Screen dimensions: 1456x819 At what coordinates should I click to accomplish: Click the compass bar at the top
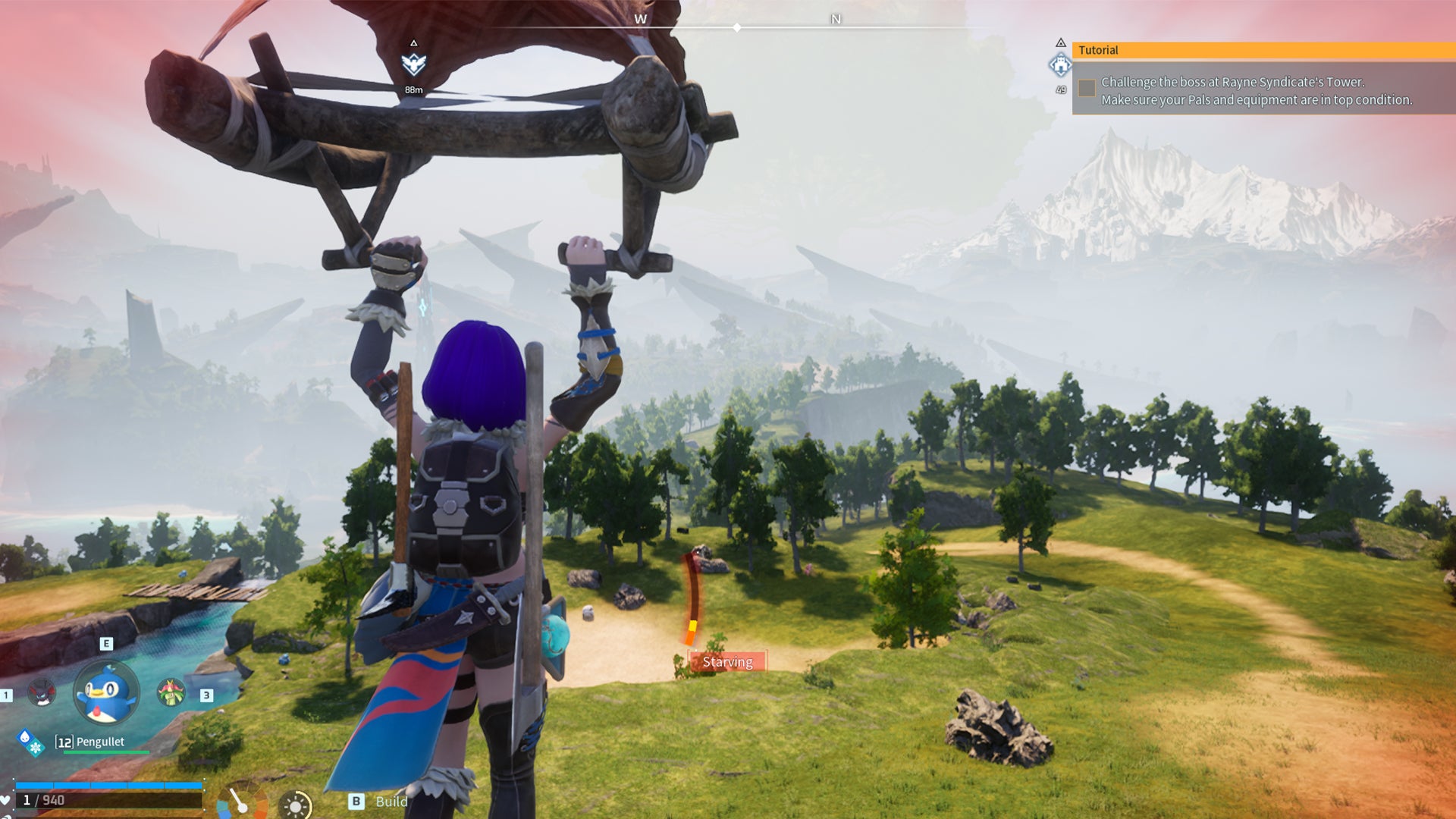(x=737, y=27)
